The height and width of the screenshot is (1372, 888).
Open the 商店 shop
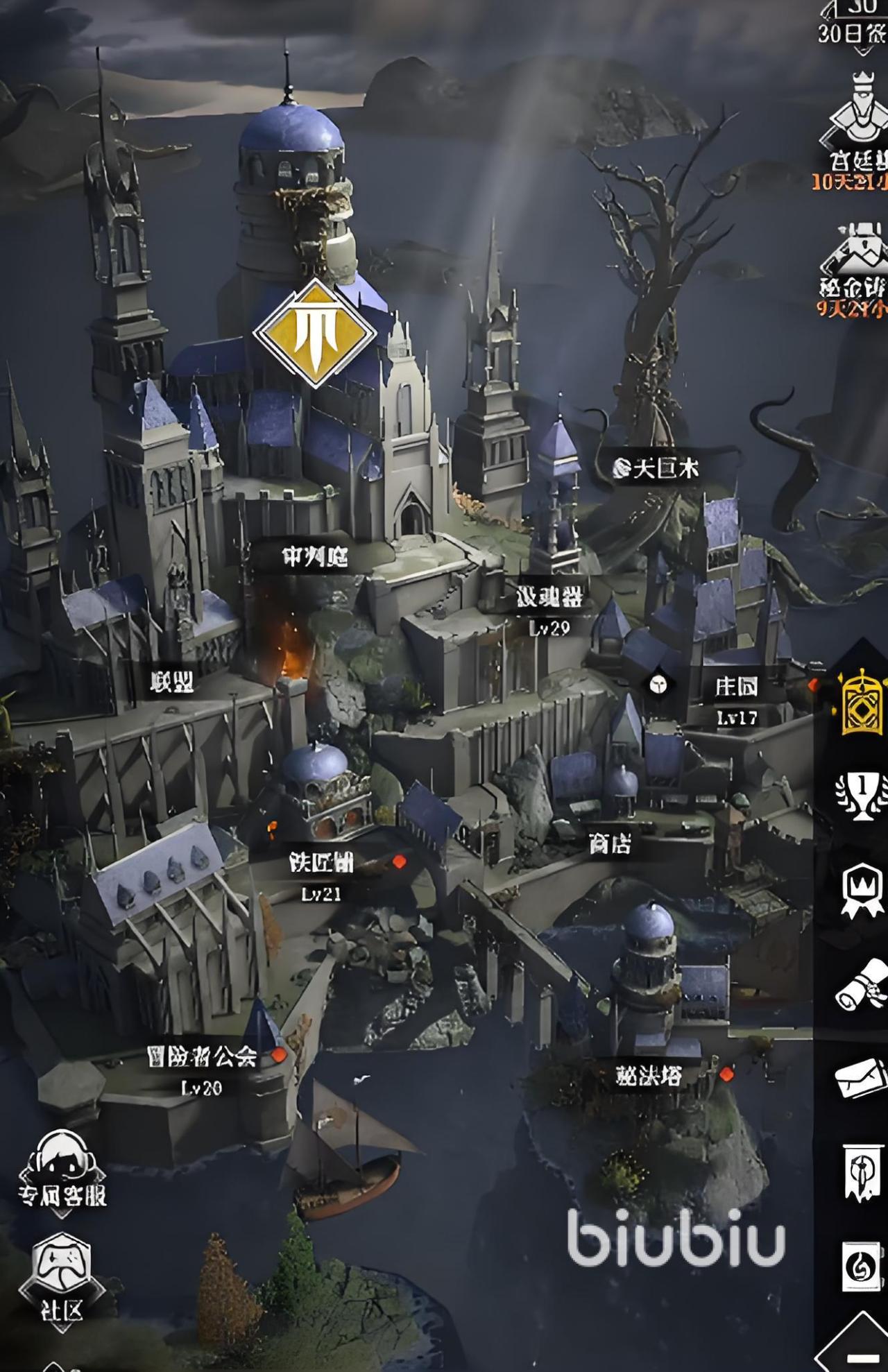tap(610, 844)
